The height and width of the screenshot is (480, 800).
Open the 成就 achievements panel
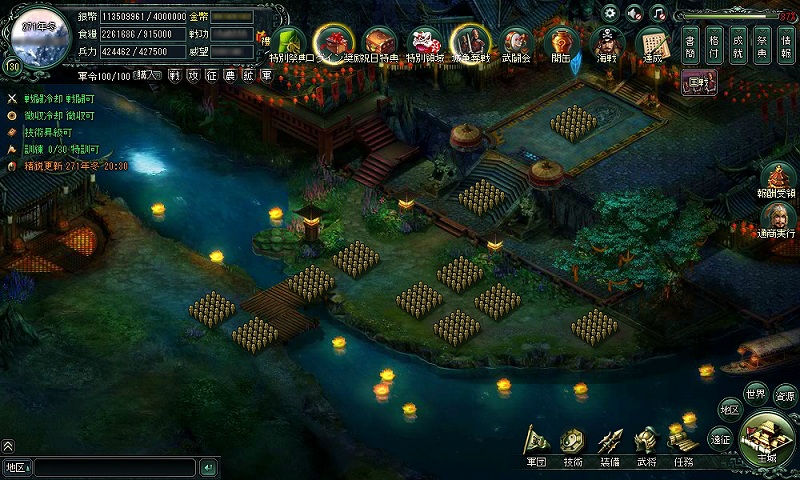tap(738, 45)
